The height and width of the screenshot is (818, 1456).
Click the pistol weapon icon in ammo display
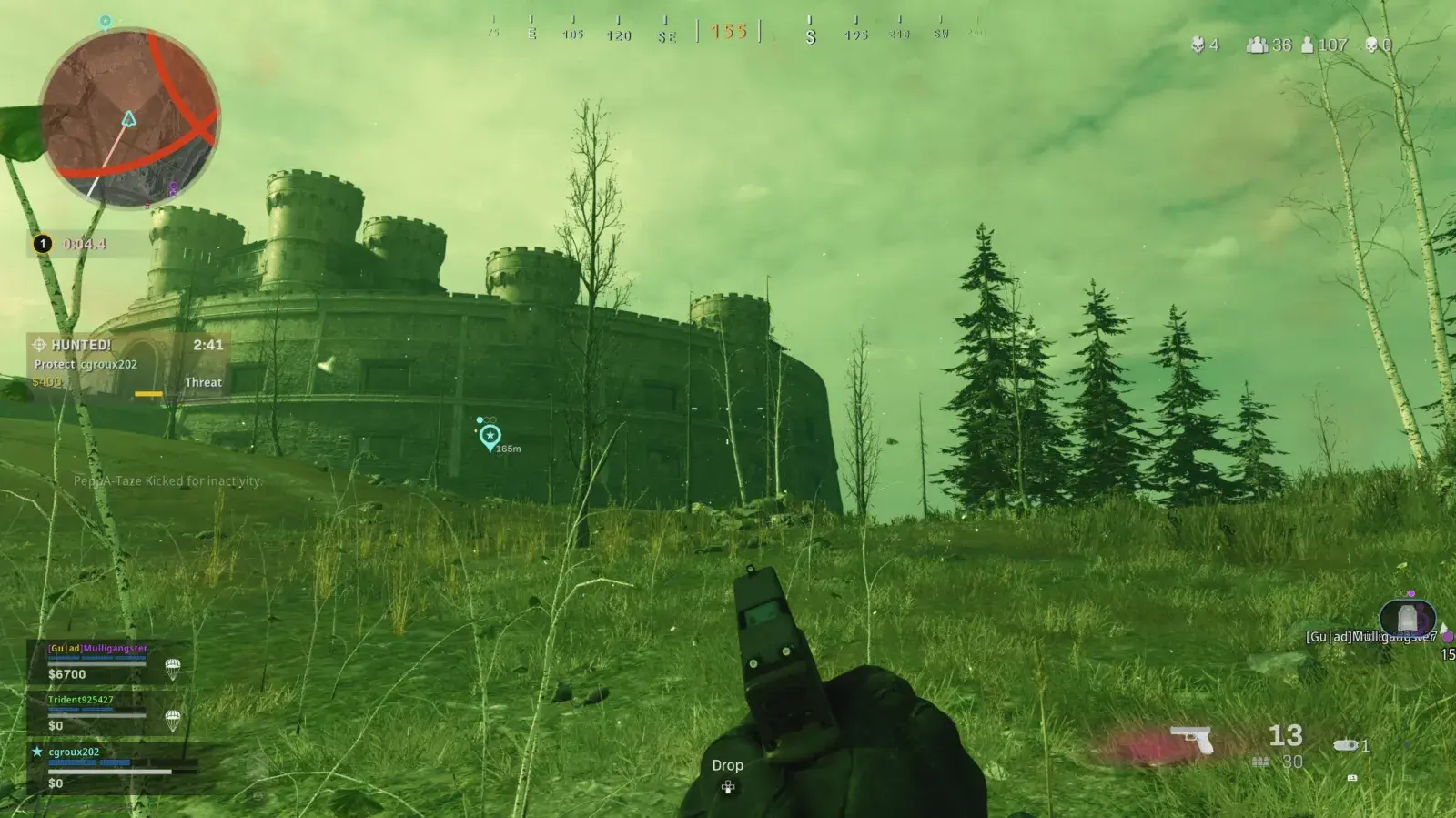coord(1191,739)
